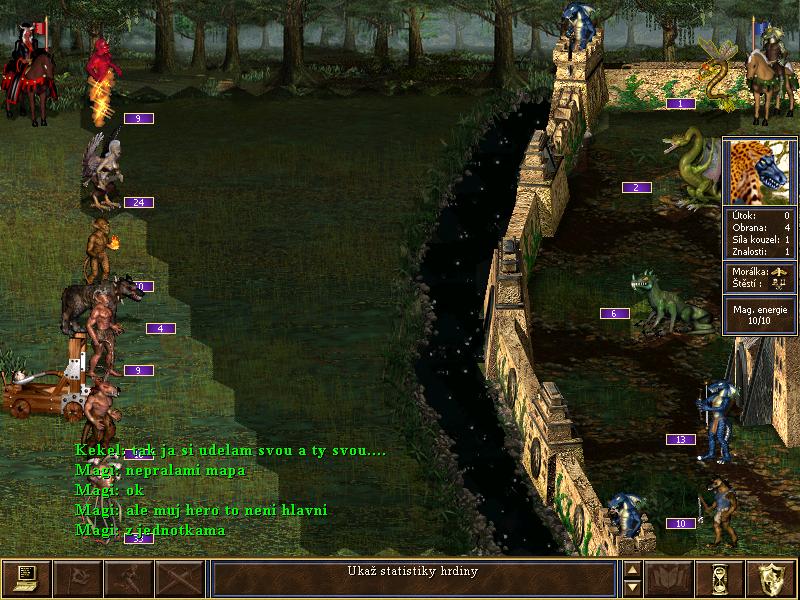
Task: Target the basilisk stack of 6
Action: (x=663, y=302)
